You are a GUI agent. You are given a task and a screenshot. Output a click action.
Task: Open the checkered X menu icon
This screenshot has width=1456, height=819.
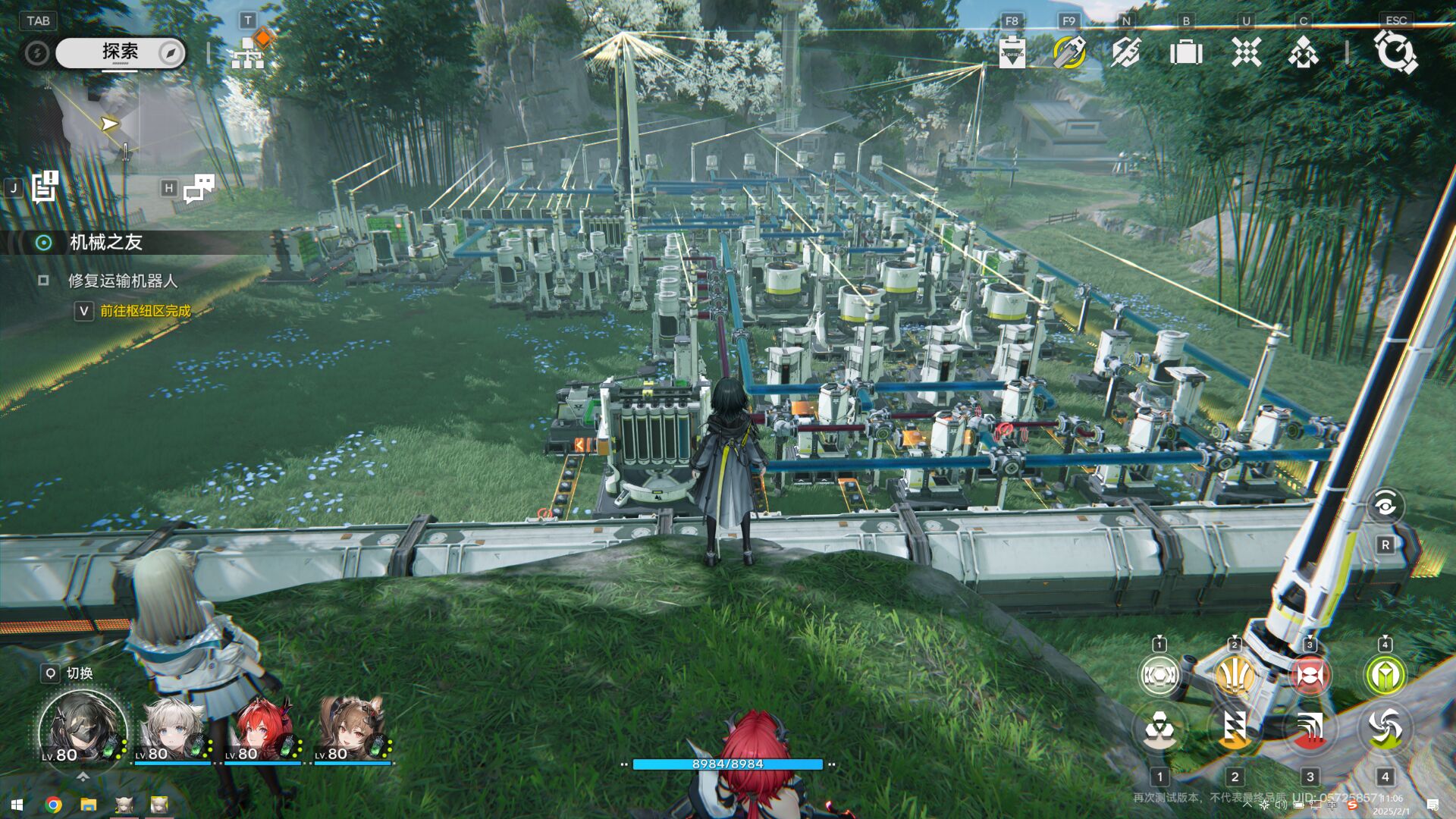click(x=1246, y=53)
